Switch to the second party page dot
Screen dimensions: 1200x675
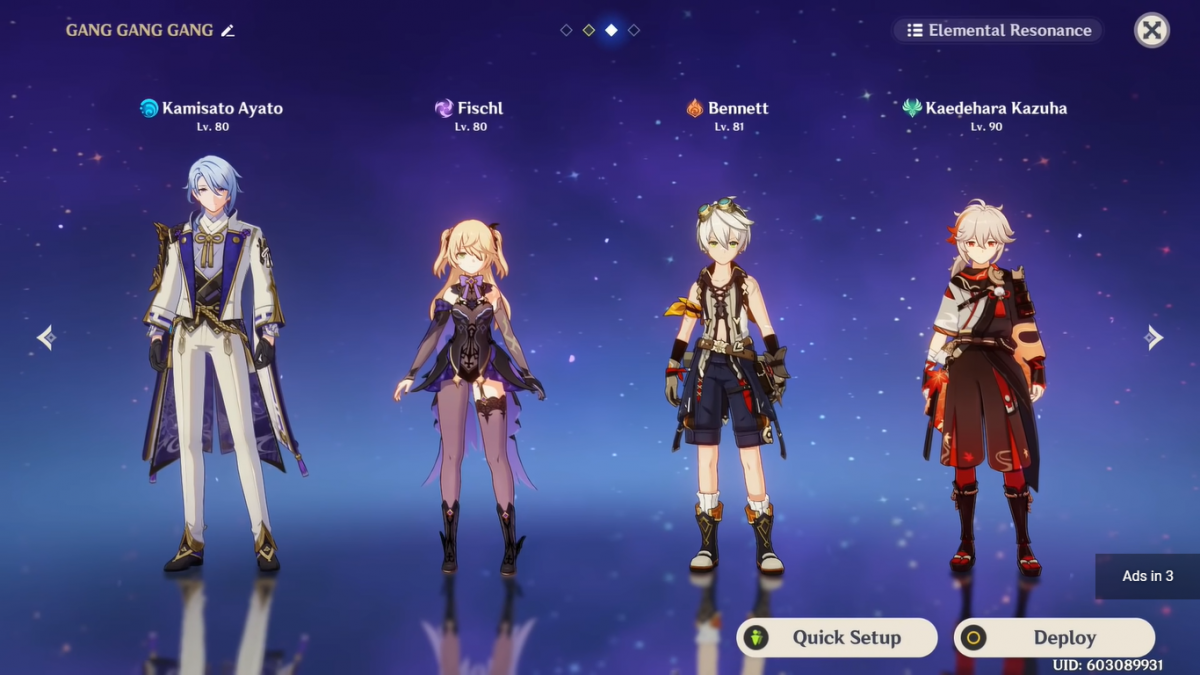[589, 30]
